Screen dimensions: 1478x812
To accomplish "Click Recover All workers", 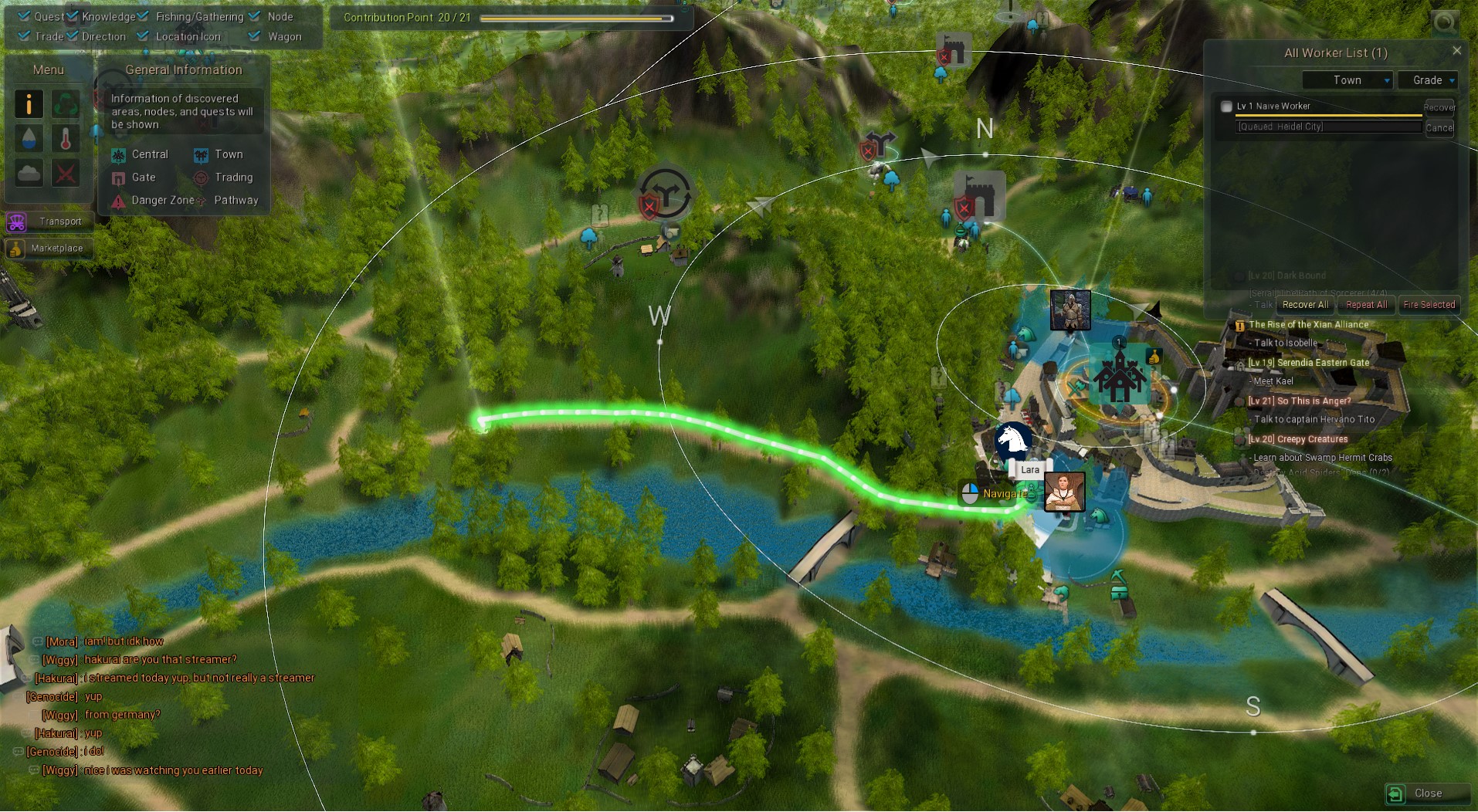I will [x=1305, y=305].
